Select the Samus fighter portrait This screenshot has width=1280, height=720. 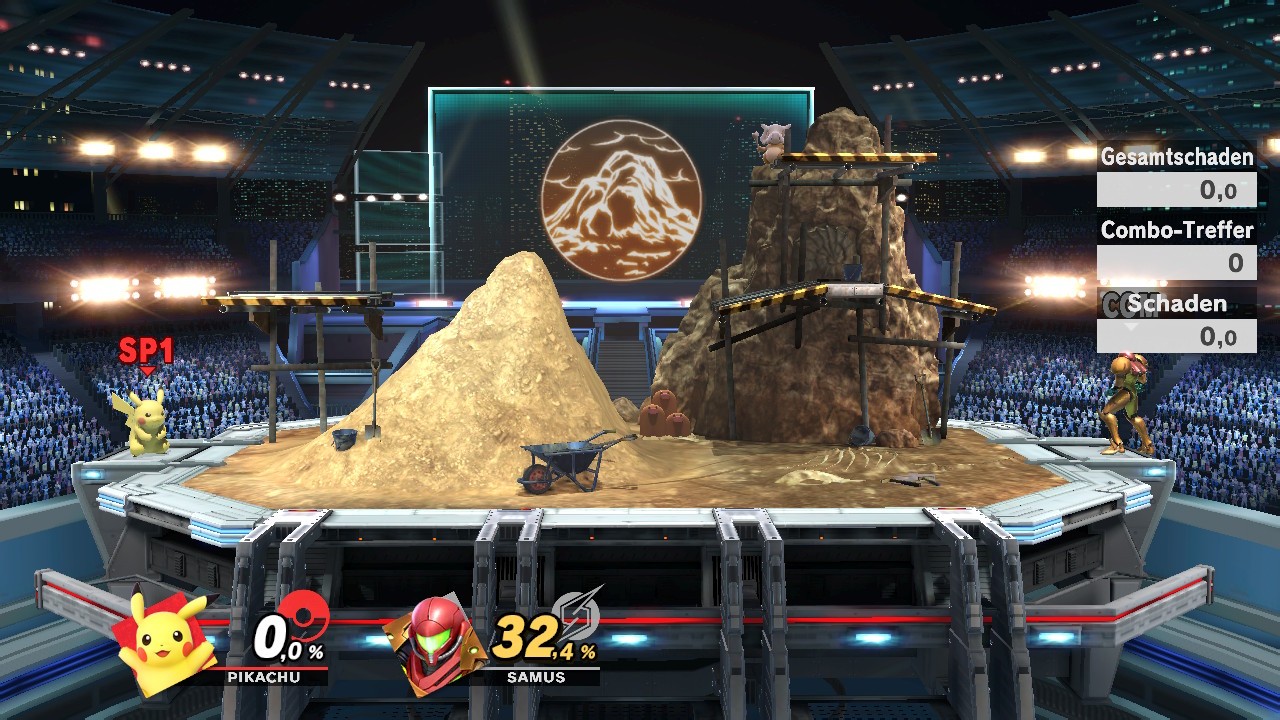pyautogui.click(x=436, y=643)
